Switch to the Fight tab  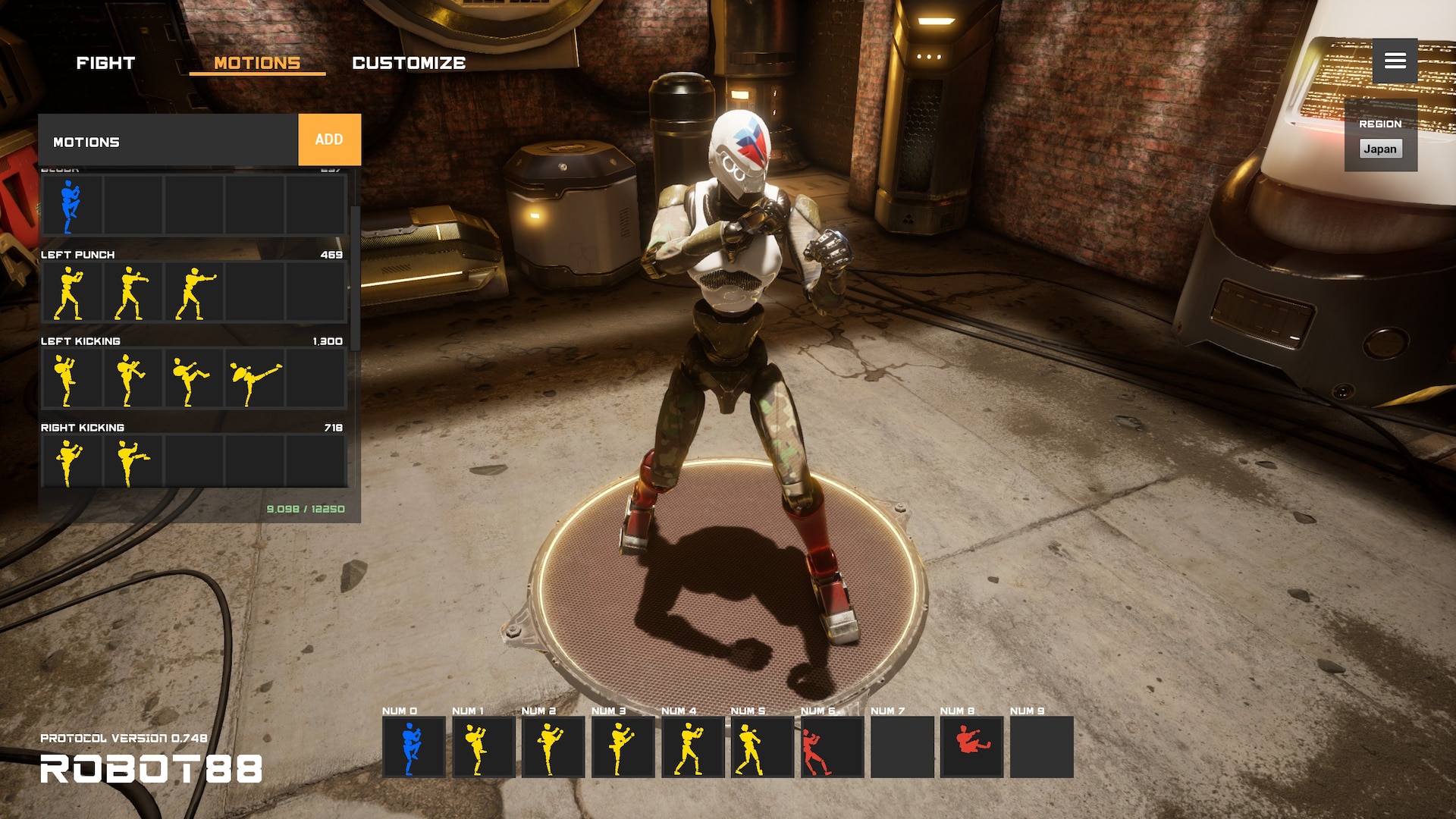(105, 63)
